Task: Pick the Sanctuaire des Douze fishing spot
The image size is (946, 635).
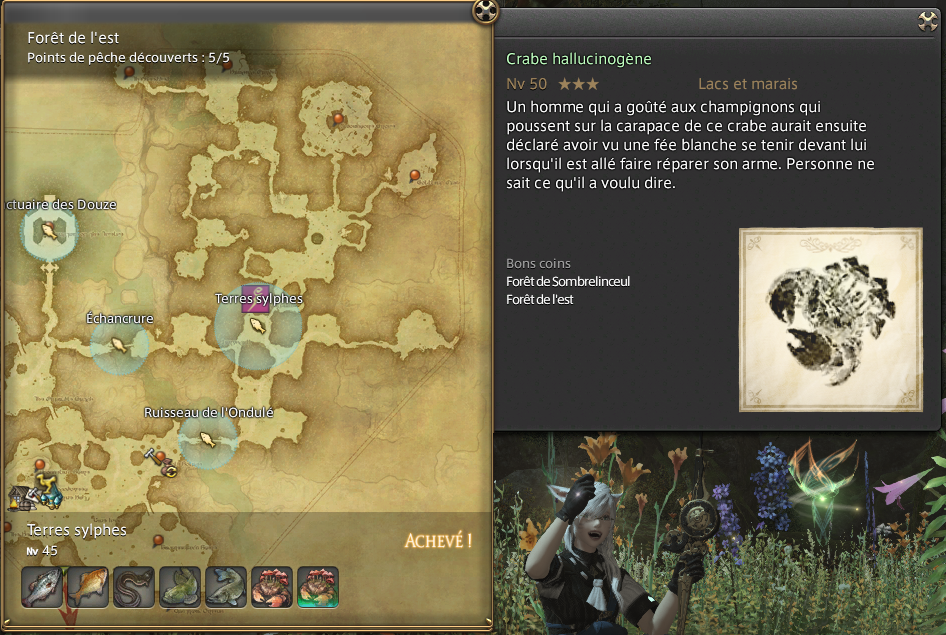Action: [x=48, y=231]
